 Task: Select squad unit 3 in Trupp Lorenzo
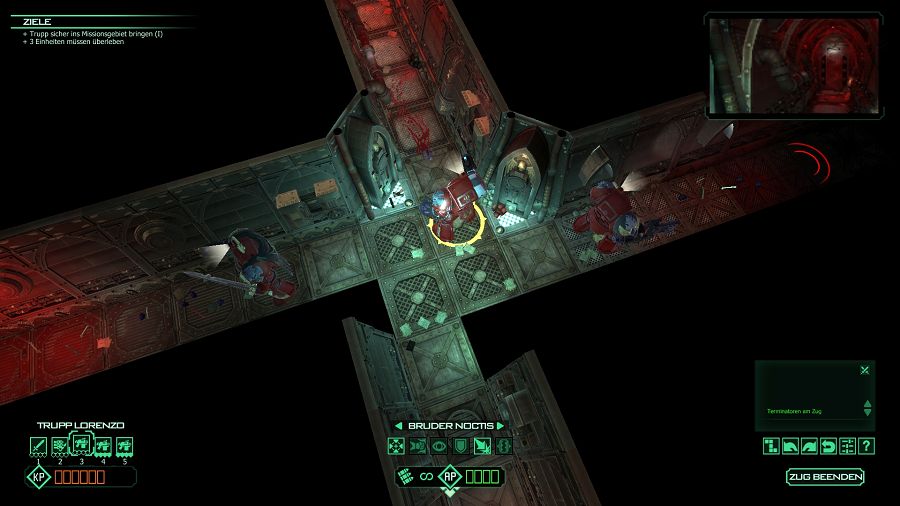tap(82, 445)
